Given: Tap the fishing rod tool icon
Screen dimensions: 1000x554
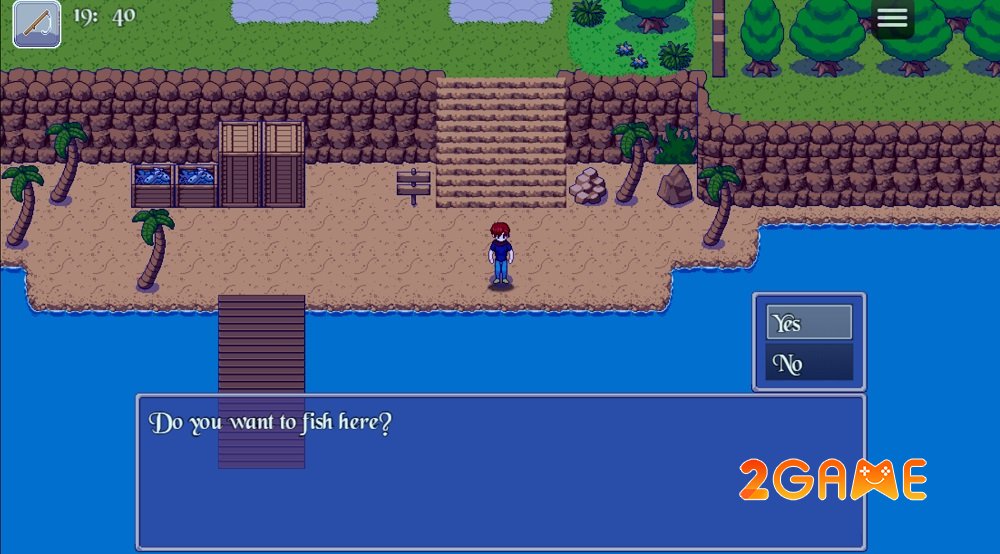Looking at the screenshot, I should click(x=37, y=24).
